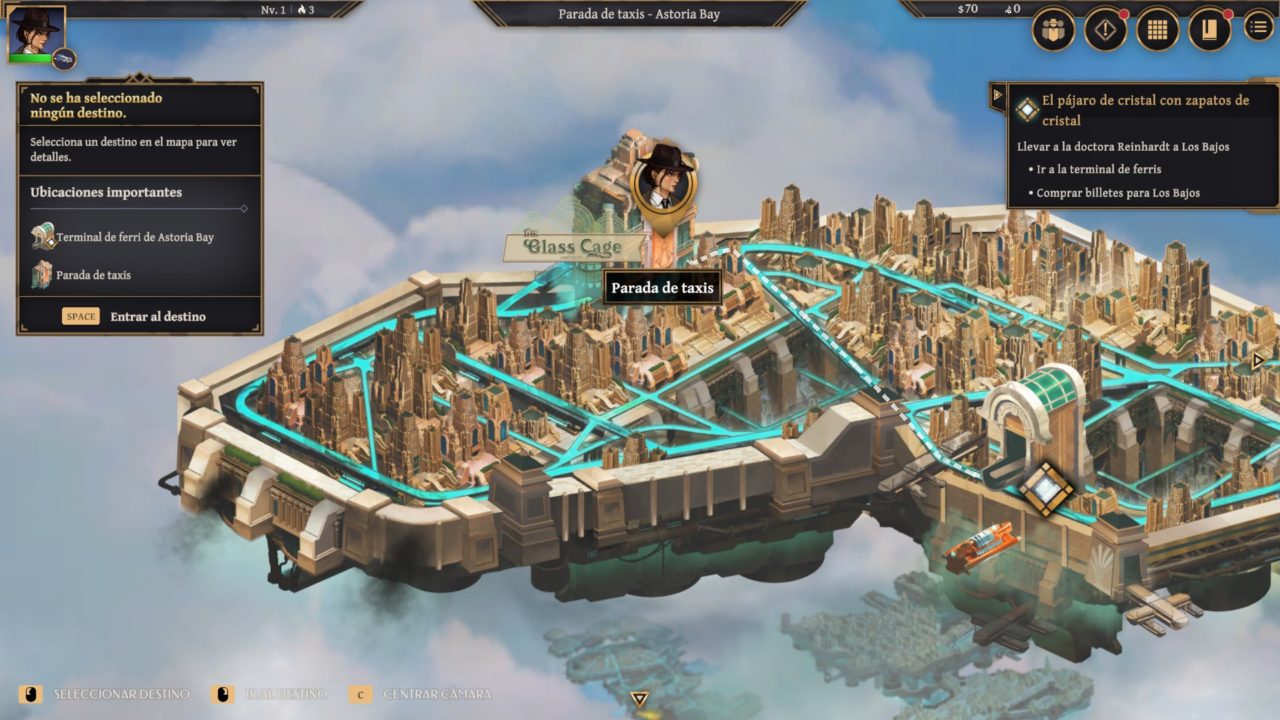Pan the map using the bottom edge arrow
Screen dimensions: 1280x720
pyautogui.click(x=640, y=699)
